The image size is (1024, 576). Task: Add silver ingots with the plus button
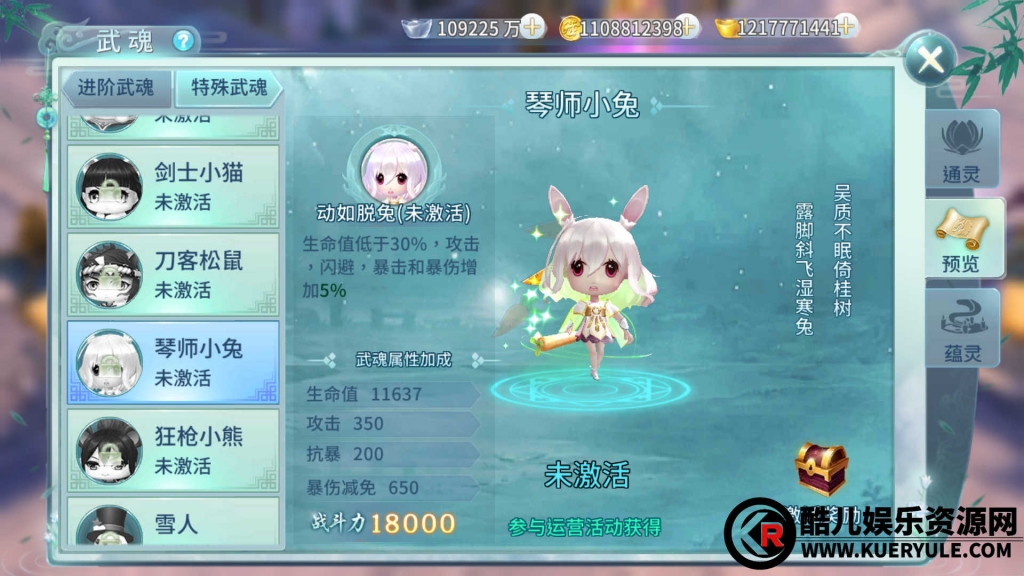point(534,28)
